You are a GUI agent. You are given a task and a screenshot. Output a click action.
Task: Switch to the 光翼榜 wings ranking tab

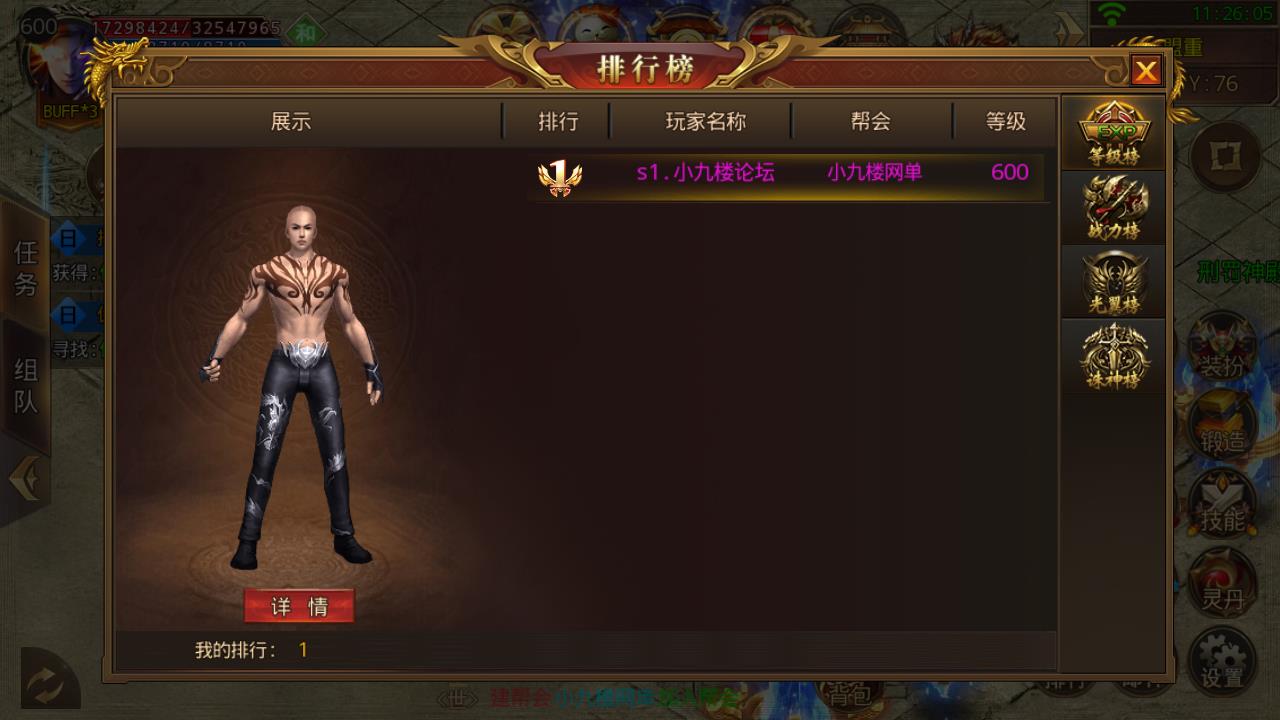pos(1113,282)
